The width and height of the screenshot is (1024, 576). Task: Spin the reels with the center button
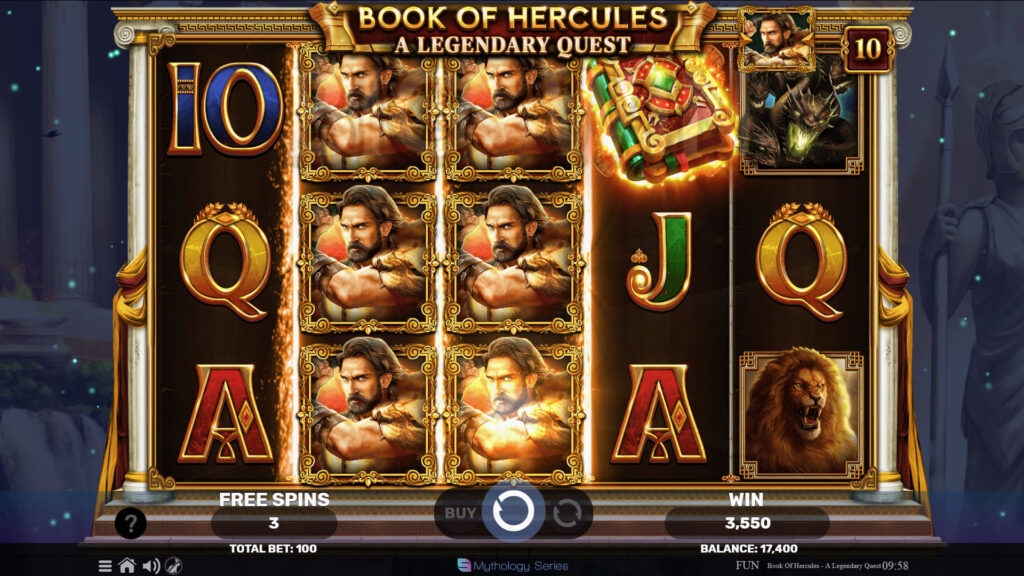click(513, 512)
